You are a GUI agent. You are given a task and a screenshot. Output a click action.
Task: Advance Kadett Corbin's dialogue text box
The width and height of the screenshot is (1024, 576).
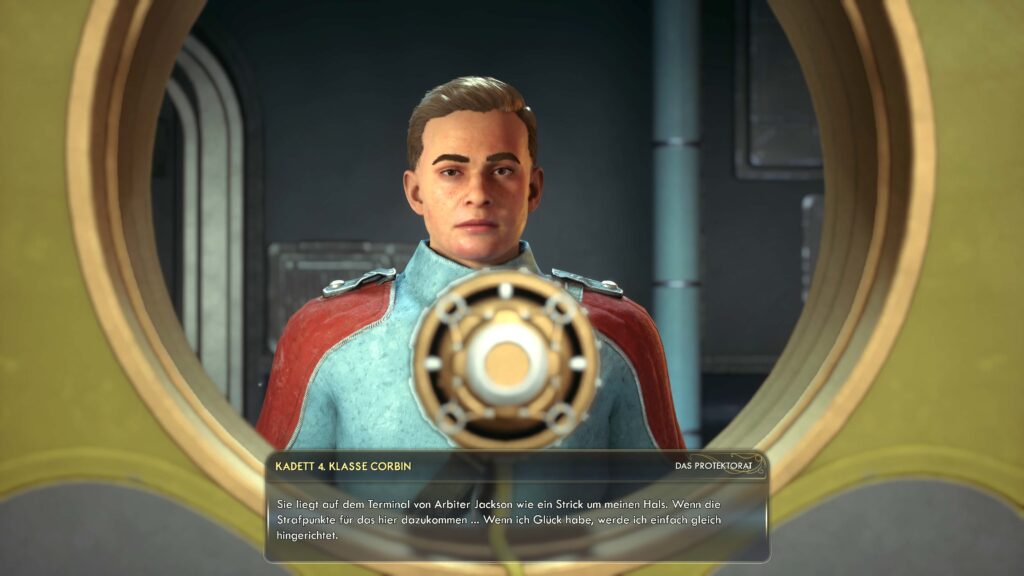pos(516,518)
